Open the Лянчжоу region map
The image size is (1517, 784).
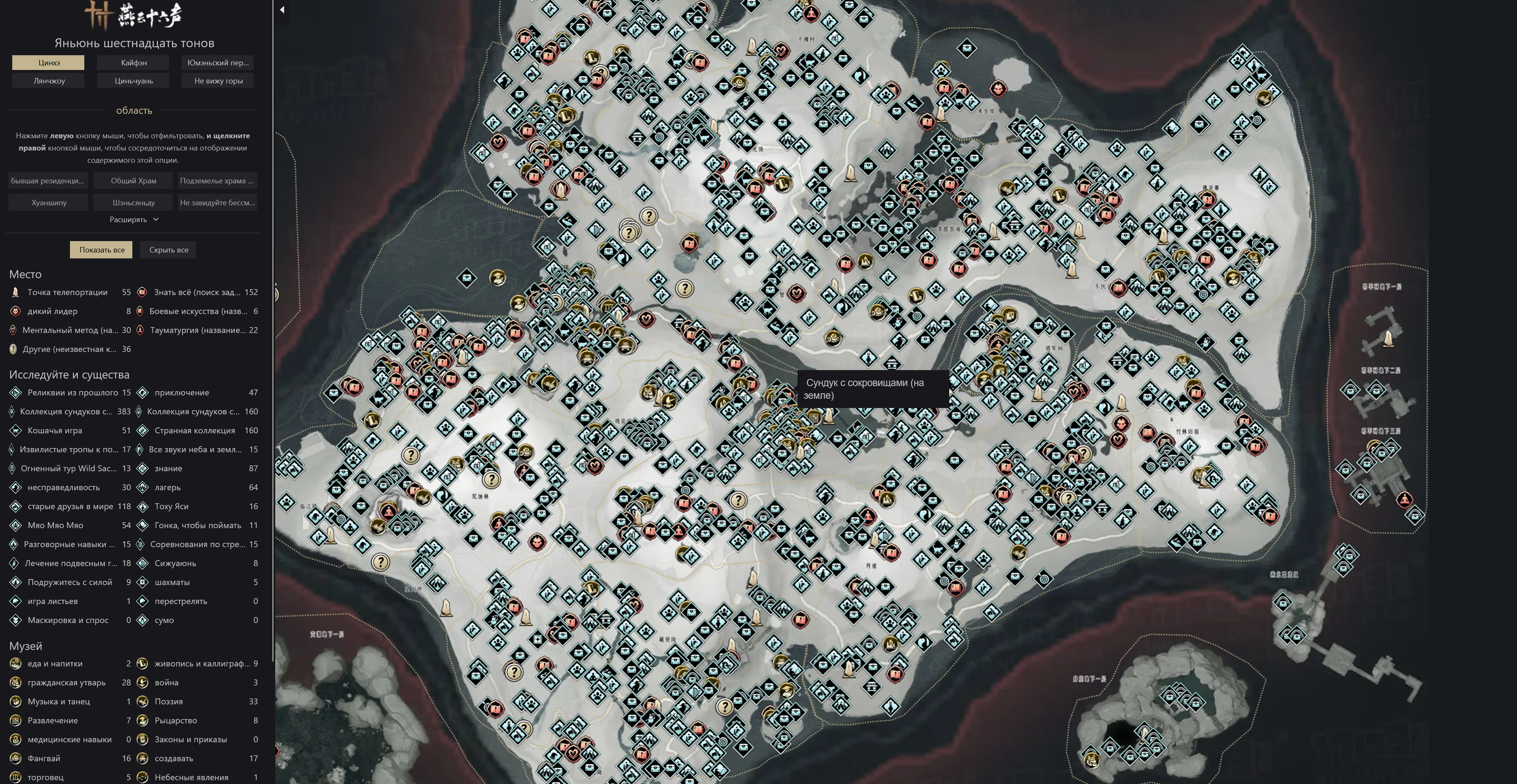click(x=49, y=81)
